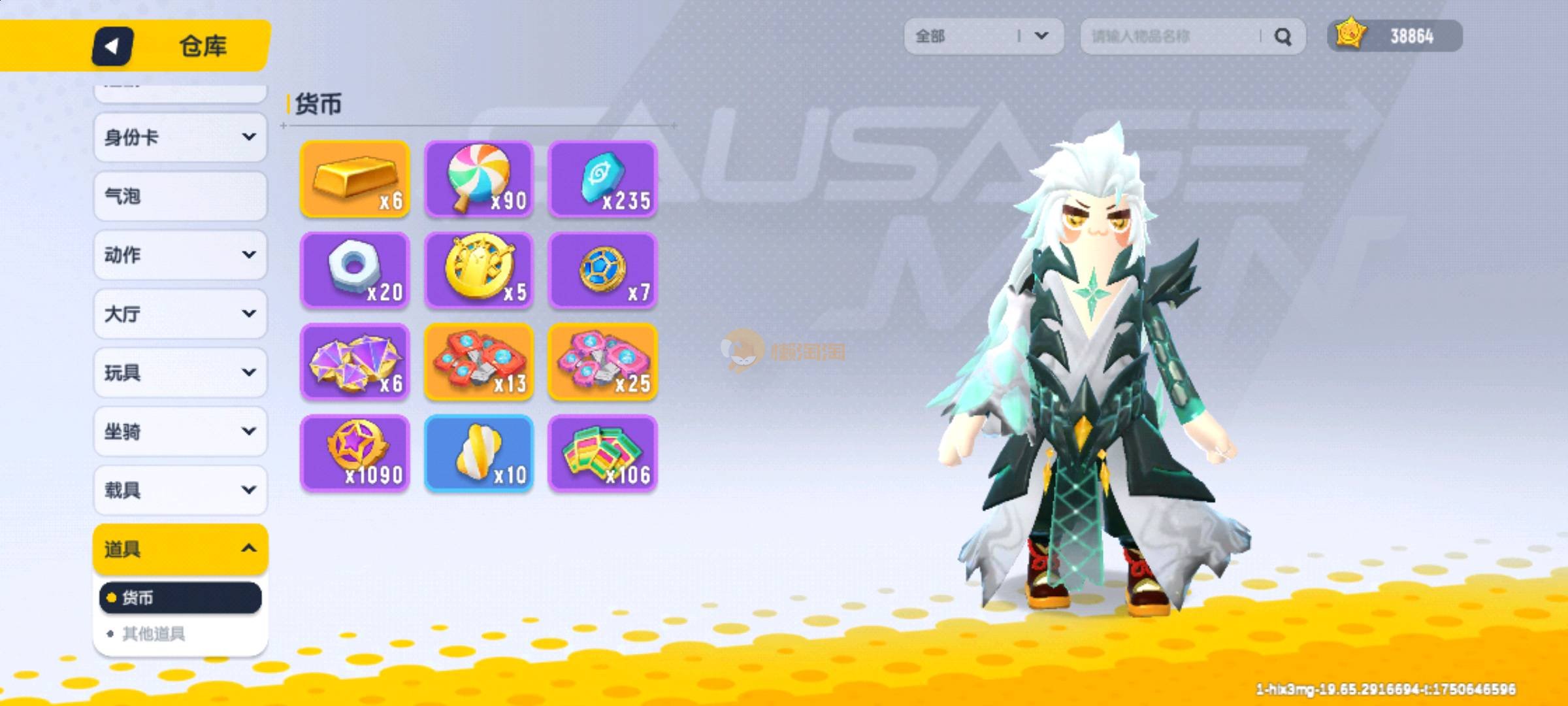The height and width of the screenshot is (706, 1568).
Task: Click the magnifying glass search button
Action: click(x=1282, y=37)
